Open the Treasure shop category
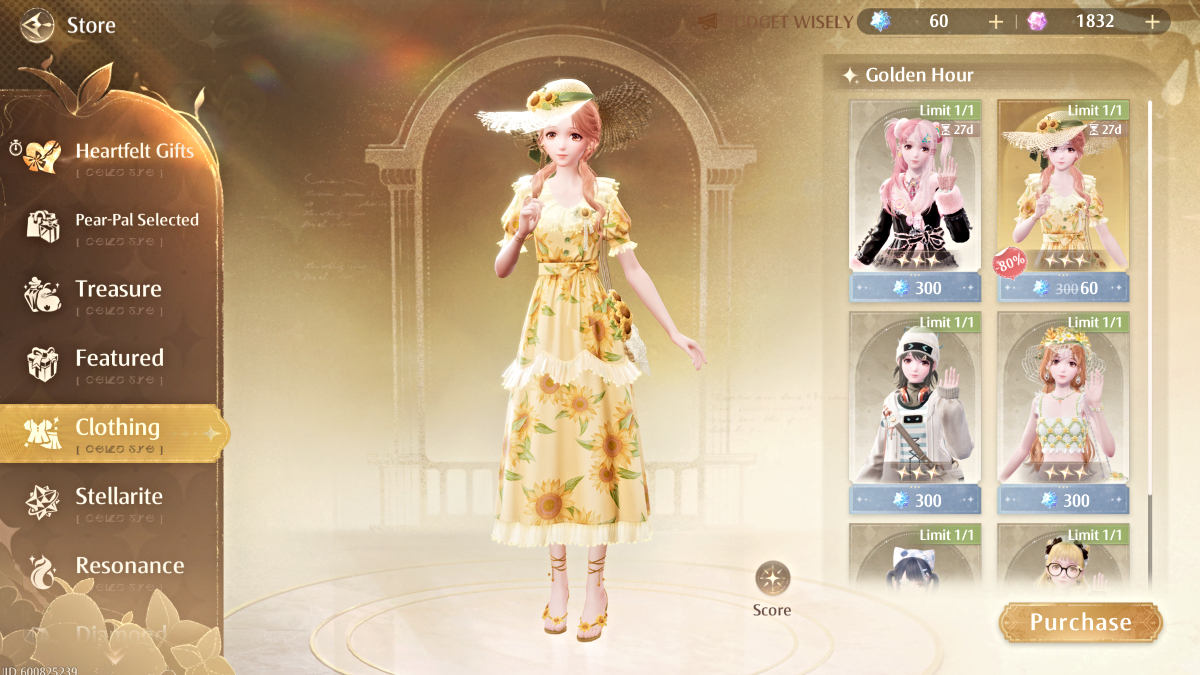Image resolution: width=1200 pixels, height=675 pixels. pos(118,290)
